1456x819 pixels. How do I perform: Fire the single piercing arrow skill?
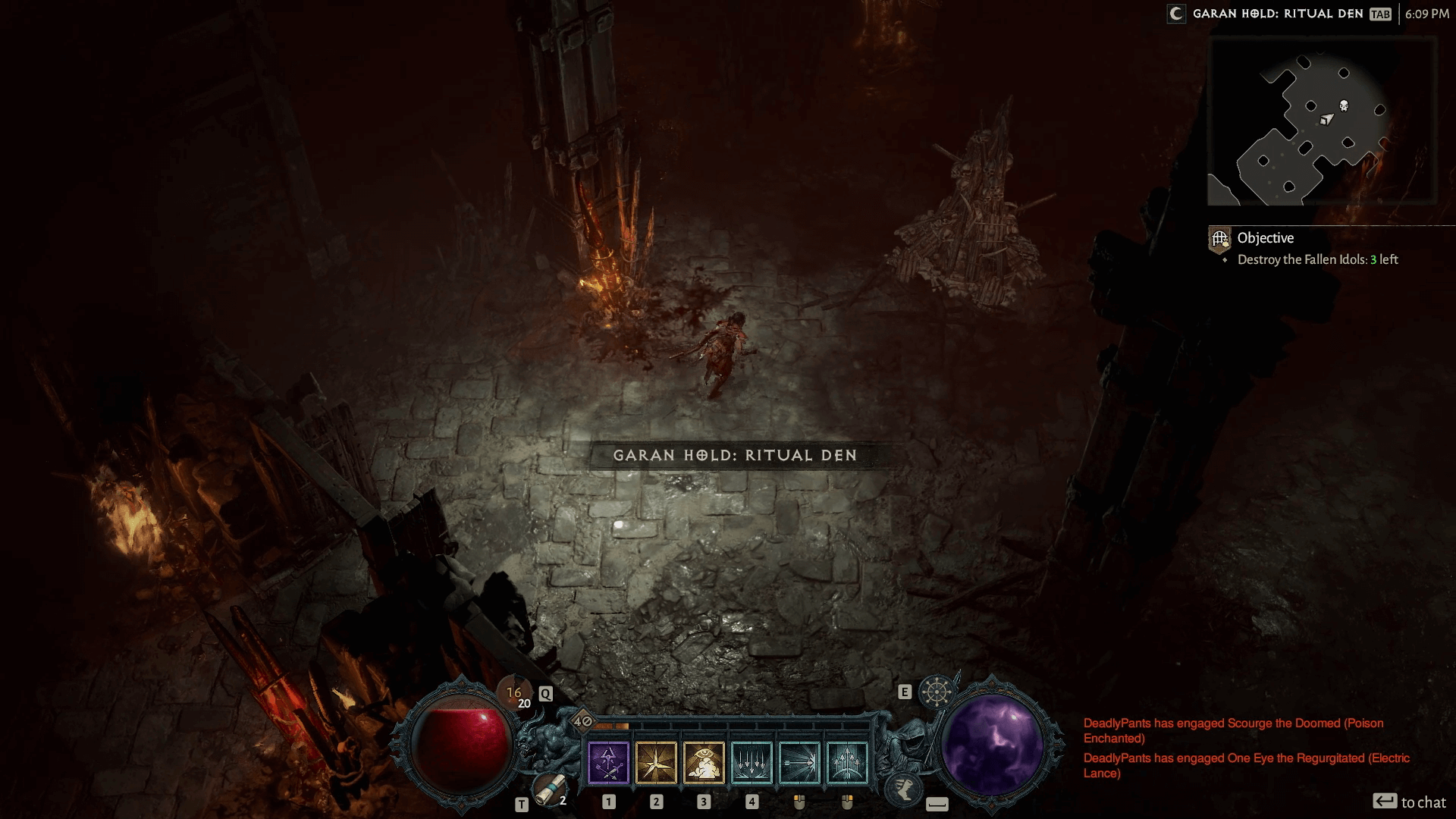point(799,763)
